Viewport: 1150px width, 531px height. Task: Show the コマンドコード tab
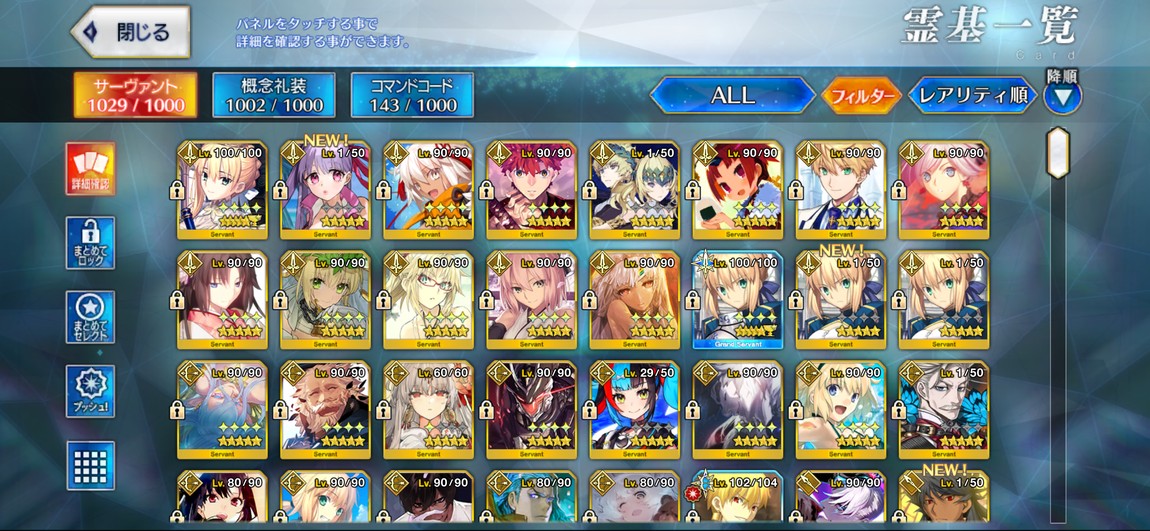[x=412, y=95]
